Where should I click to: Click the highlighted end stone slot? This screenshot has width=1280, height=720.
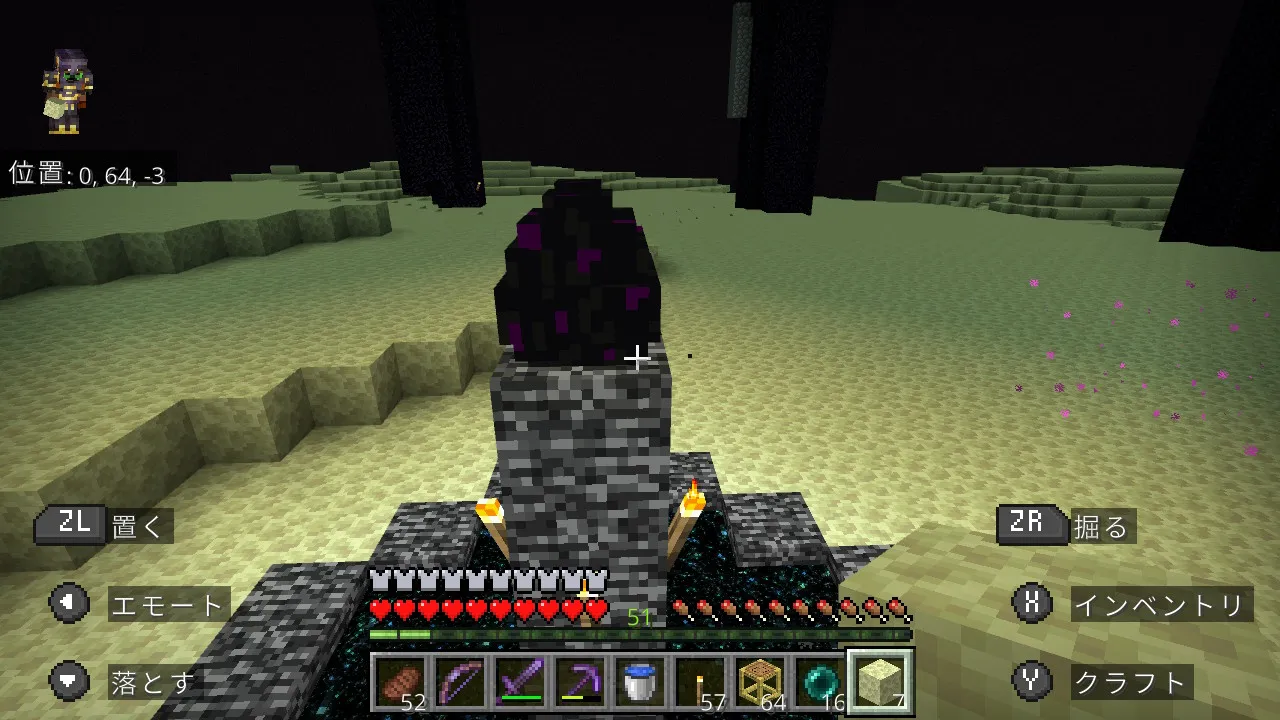pyautogui.click(x=880, y=683)
